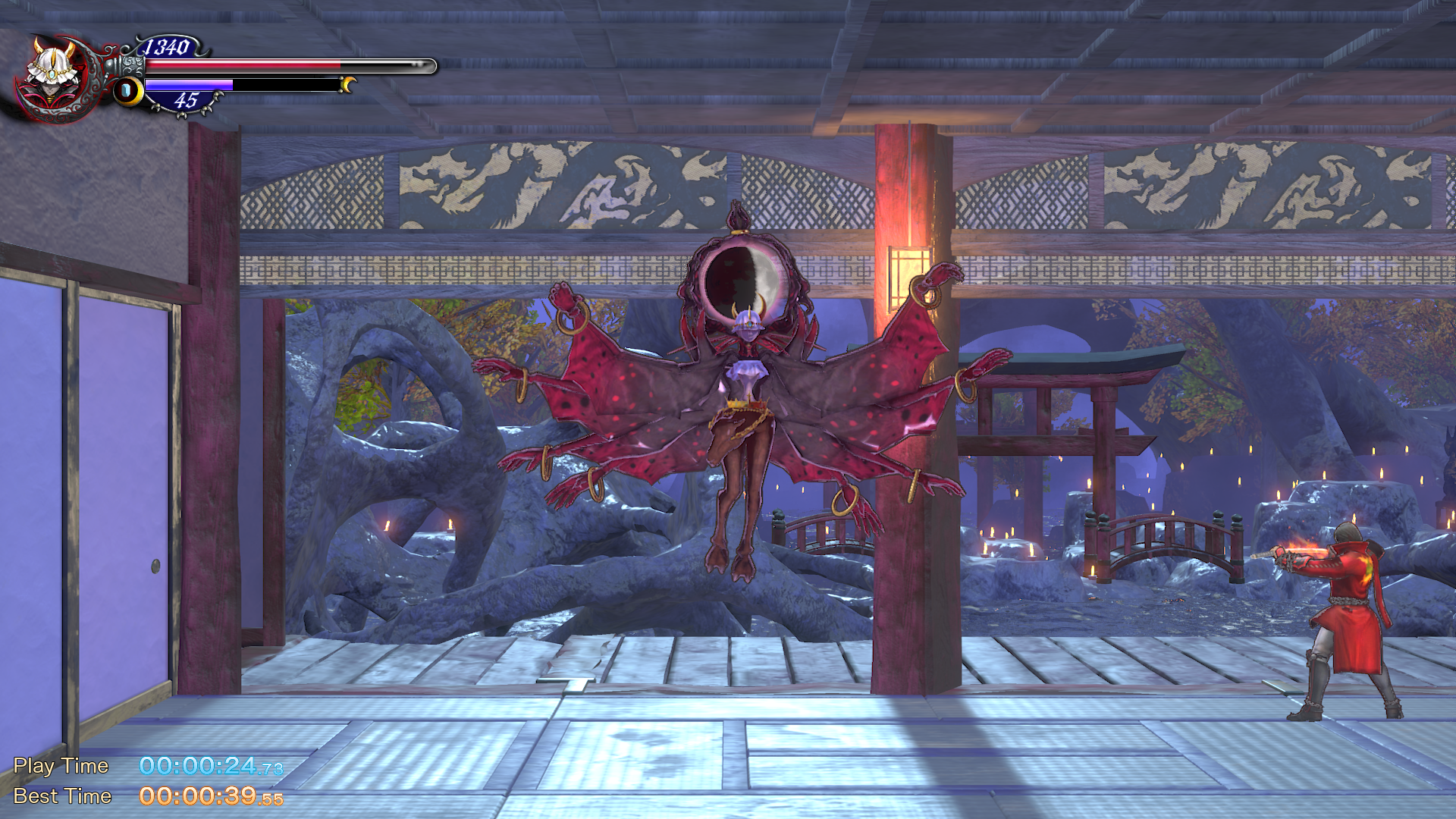Viewport: 1456px width, 819px height.
Task: Click the crescent moon ornament beside MP bar
Action: (x=346, y=85)
